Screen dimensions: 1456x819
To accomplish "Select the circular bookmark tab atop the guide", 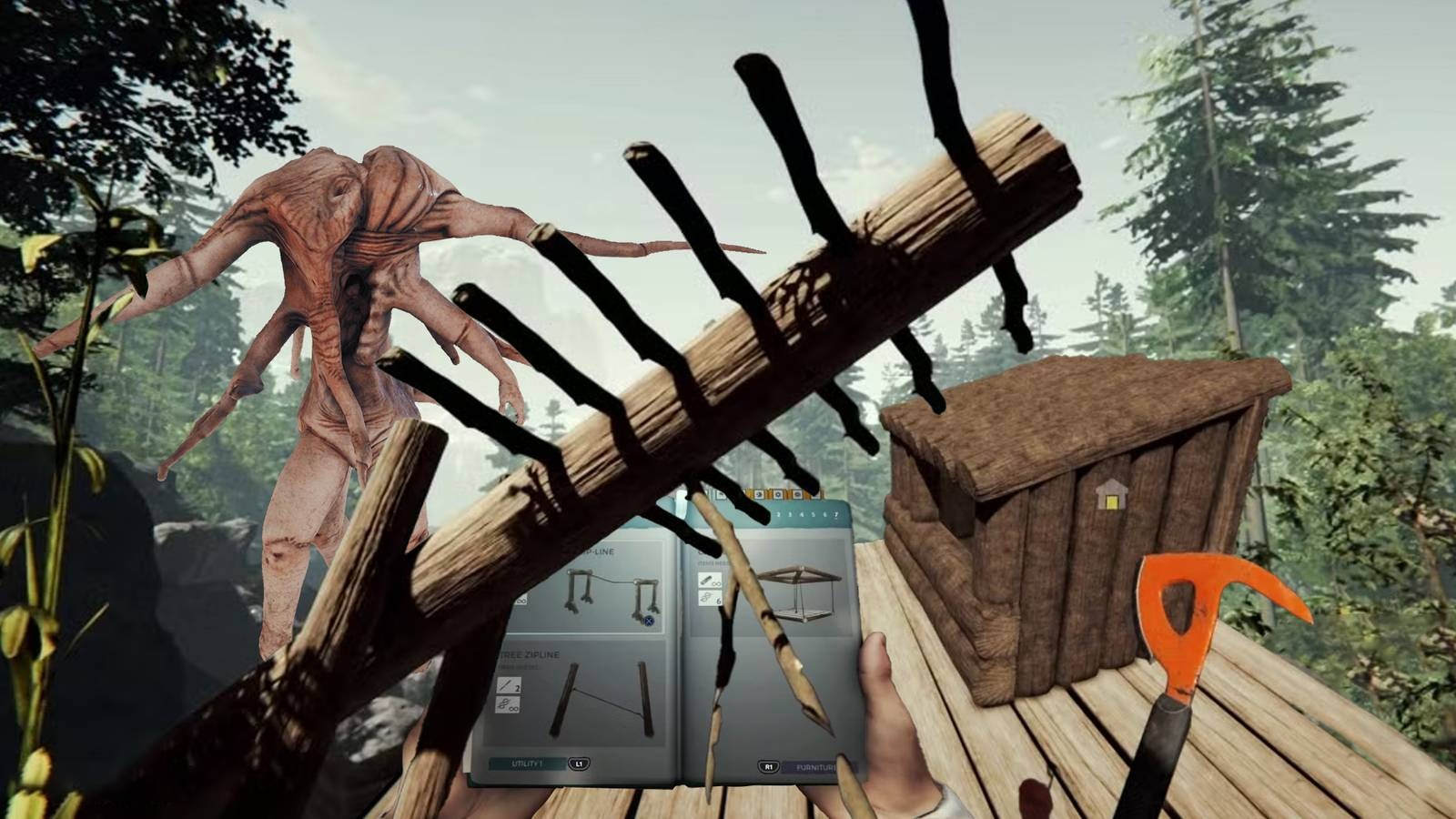I will point(779,494).
